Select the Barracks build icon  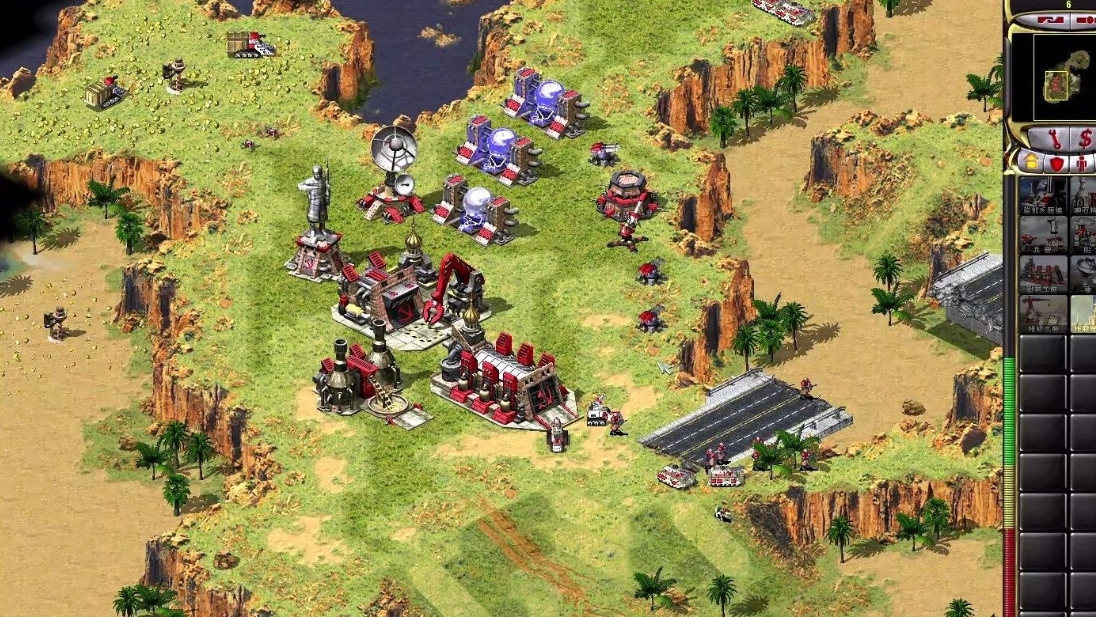[x=1043, y=234]
